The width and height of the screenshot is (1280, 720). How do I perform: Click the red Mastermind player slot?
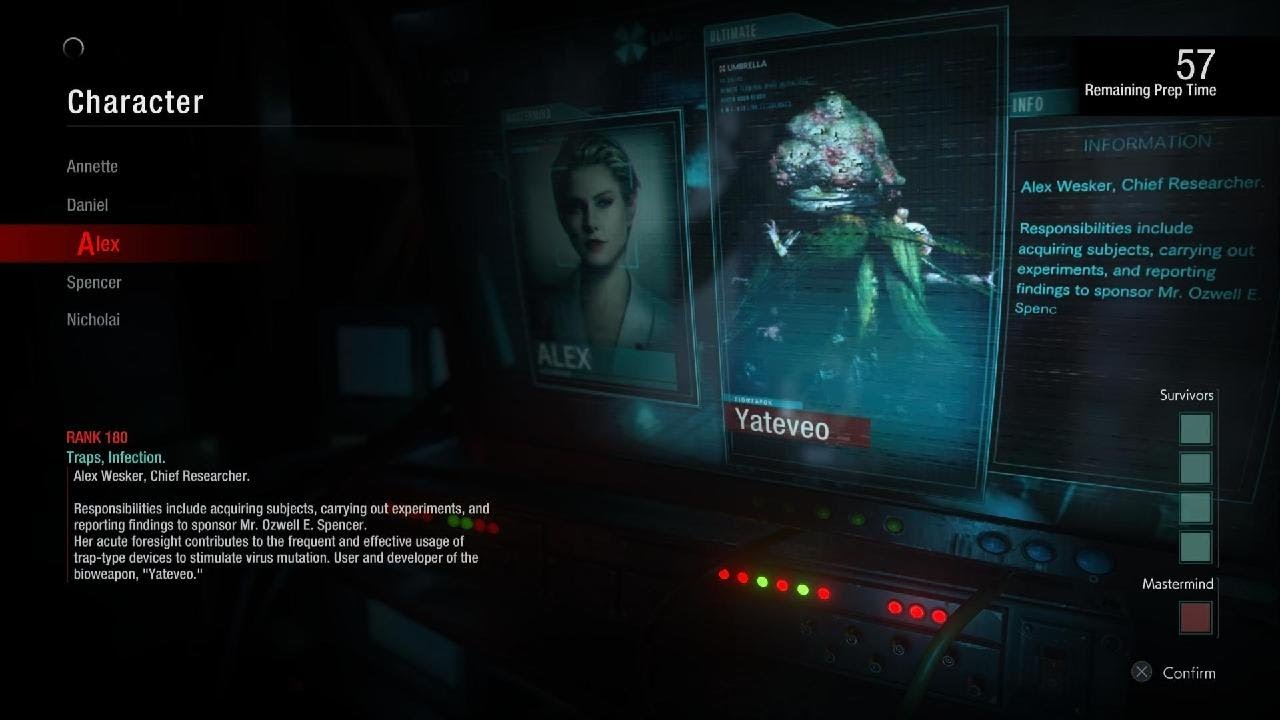click(1195, 617)
